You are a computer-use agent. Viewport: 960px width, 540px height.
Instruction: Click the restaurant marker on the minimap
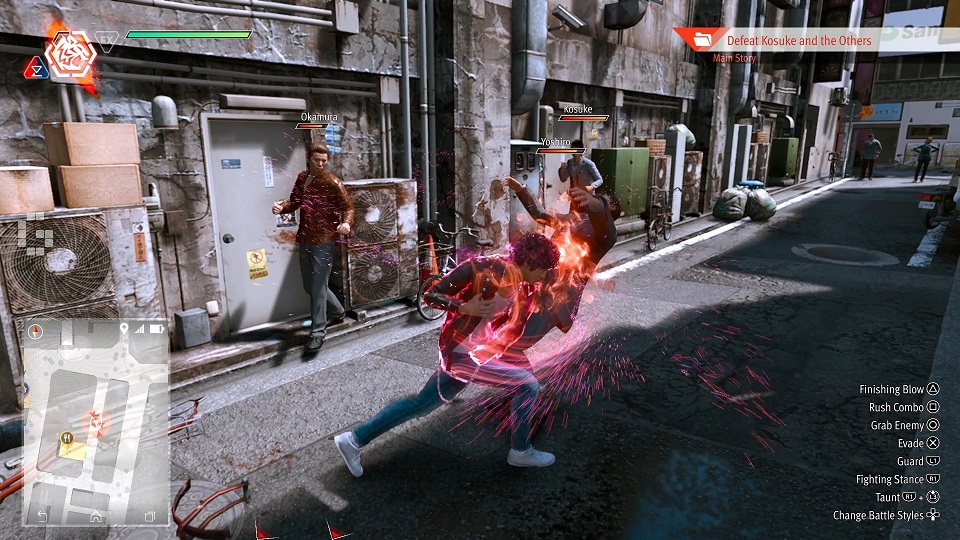click(x=68, y=437)
